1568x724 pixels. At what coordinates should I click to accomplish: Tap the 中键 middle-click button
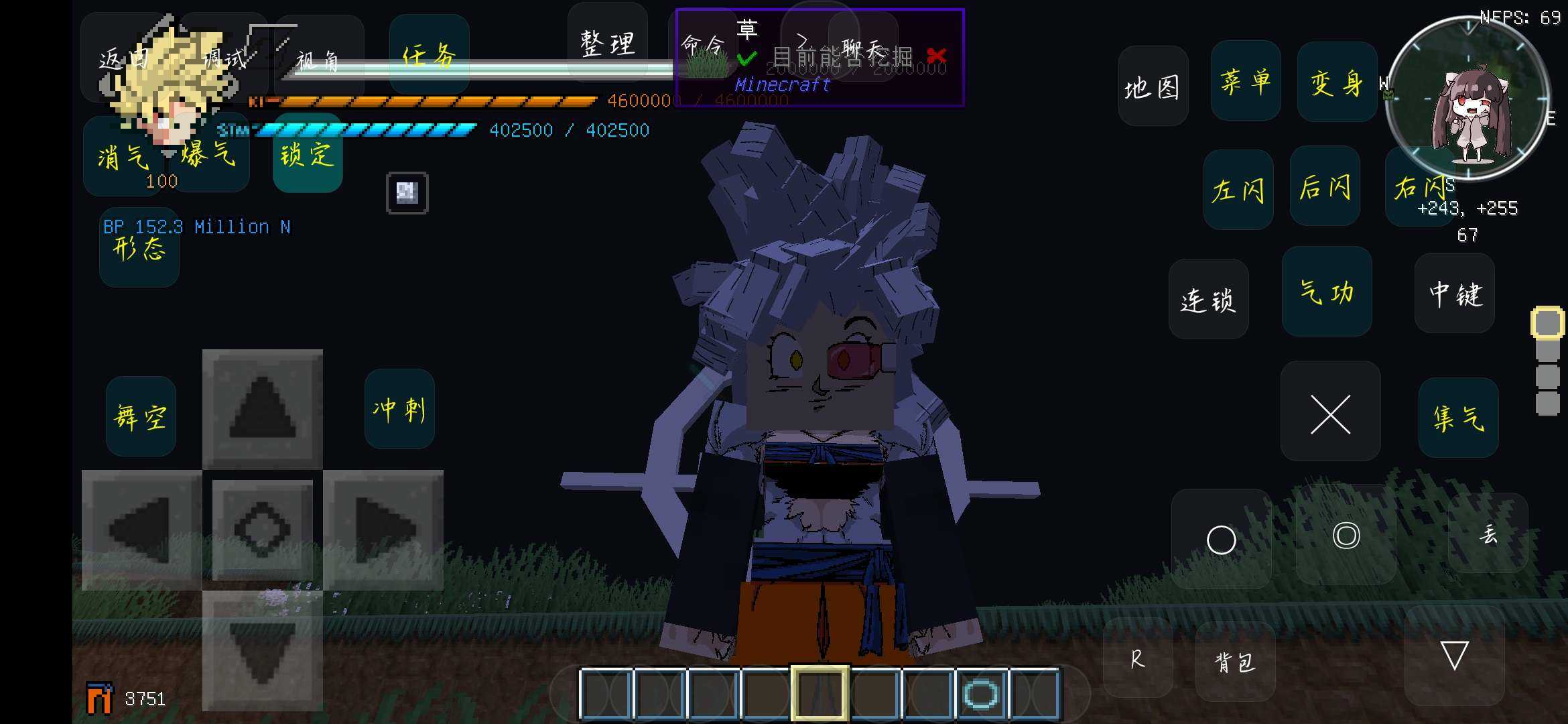point(1455,294)
